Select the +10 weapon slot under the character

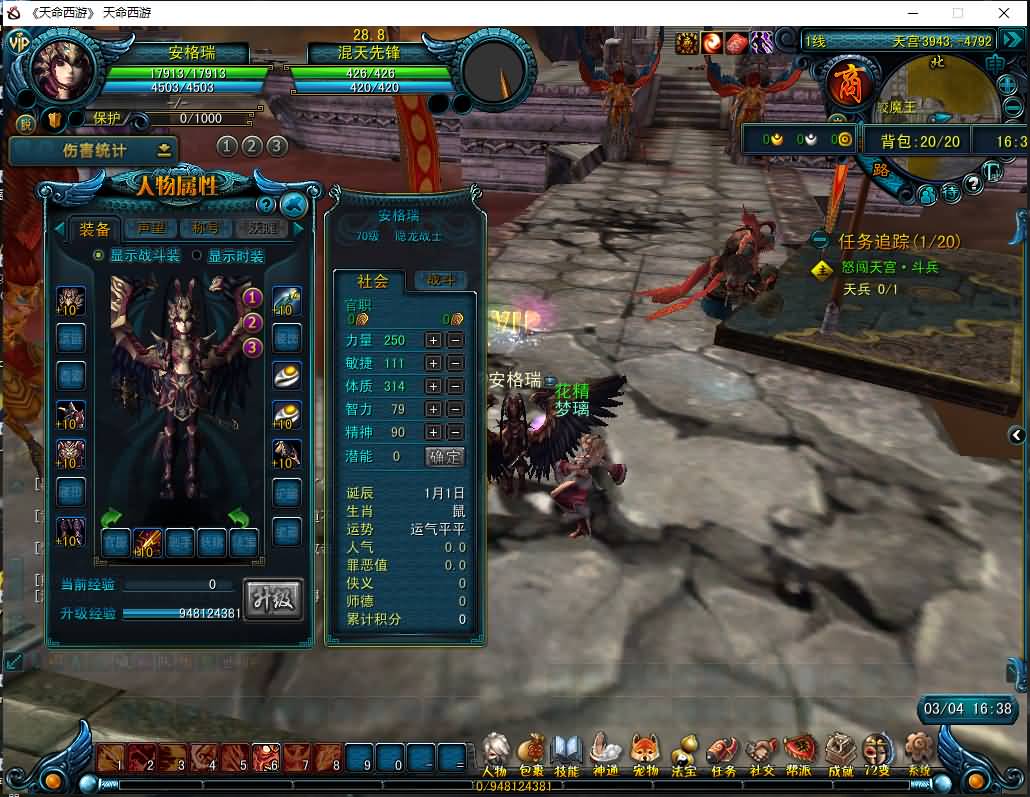pos(147,542)
